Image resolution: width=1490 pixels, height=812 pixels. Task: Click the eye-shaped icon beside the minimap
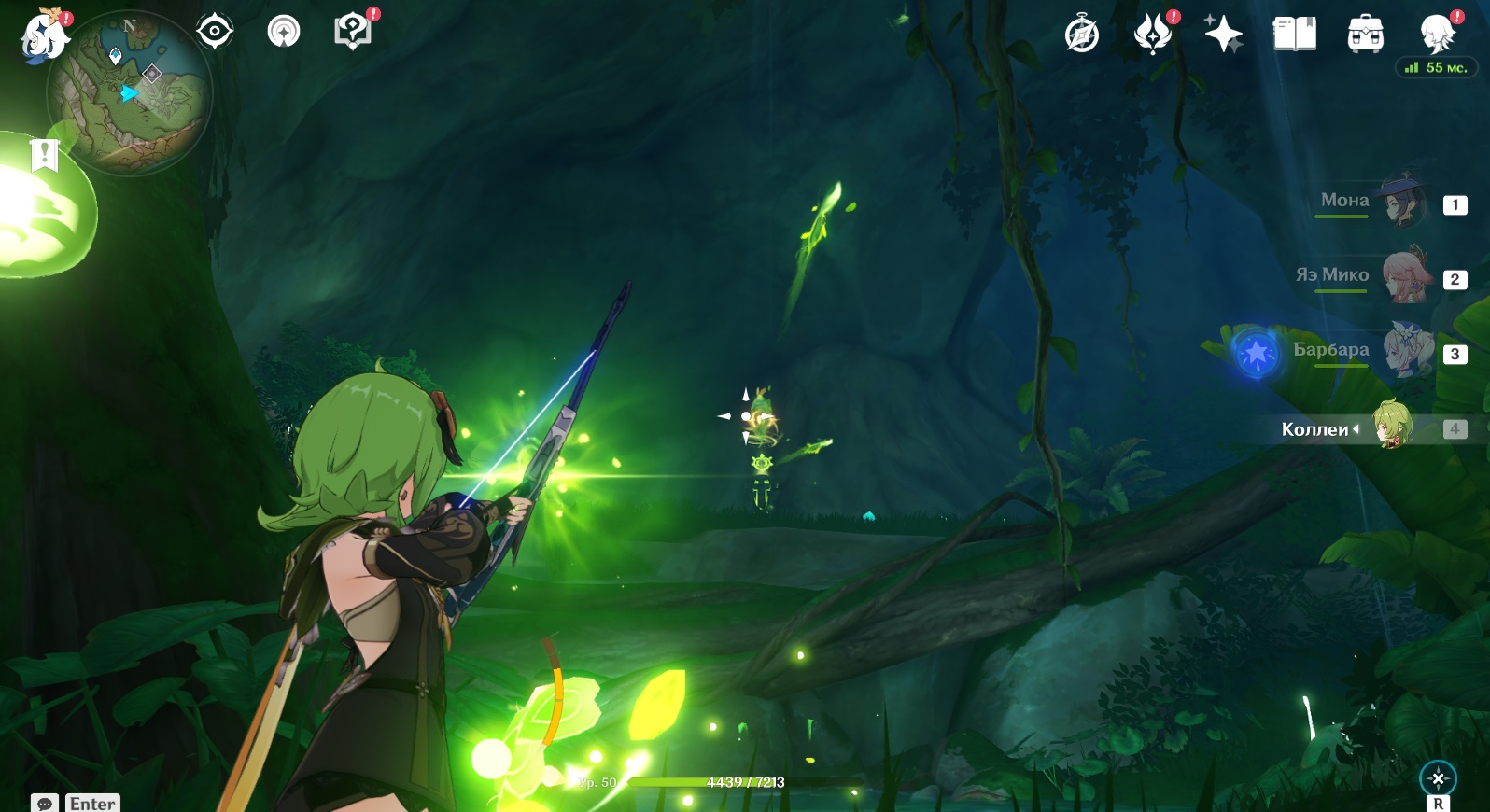pyautogui.click(x=214, y=32)
